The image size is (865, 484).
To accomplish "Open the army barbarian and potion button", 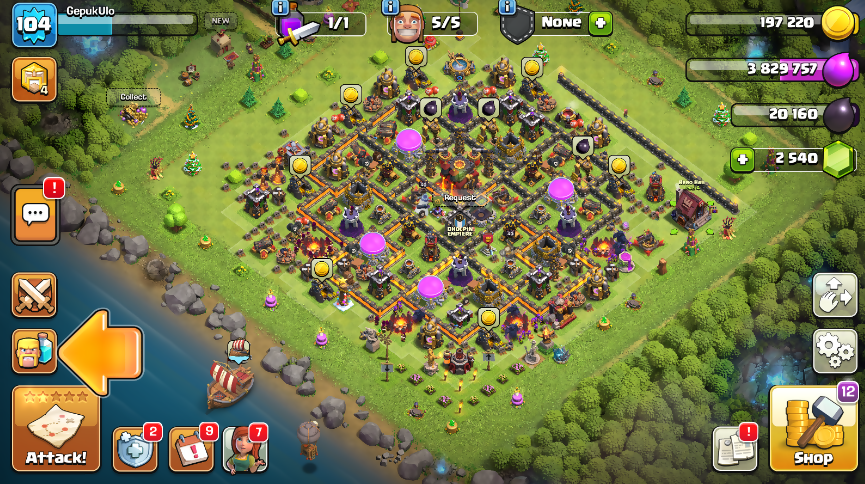I will point(34,351).
